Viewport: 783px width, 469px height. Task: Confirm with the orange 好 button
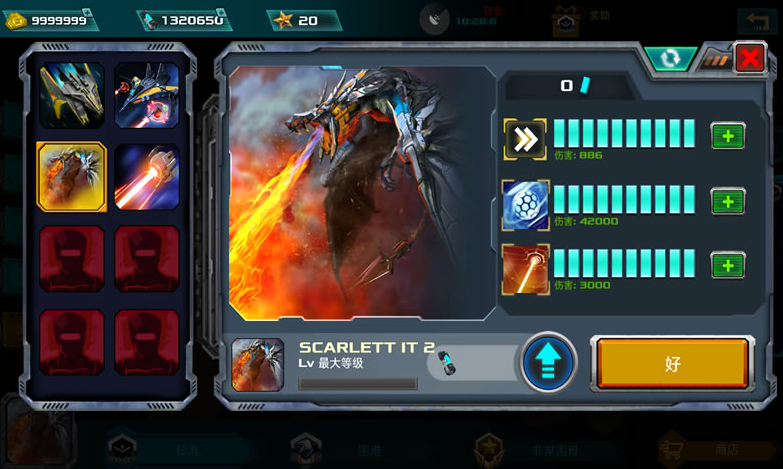point(672,364)
